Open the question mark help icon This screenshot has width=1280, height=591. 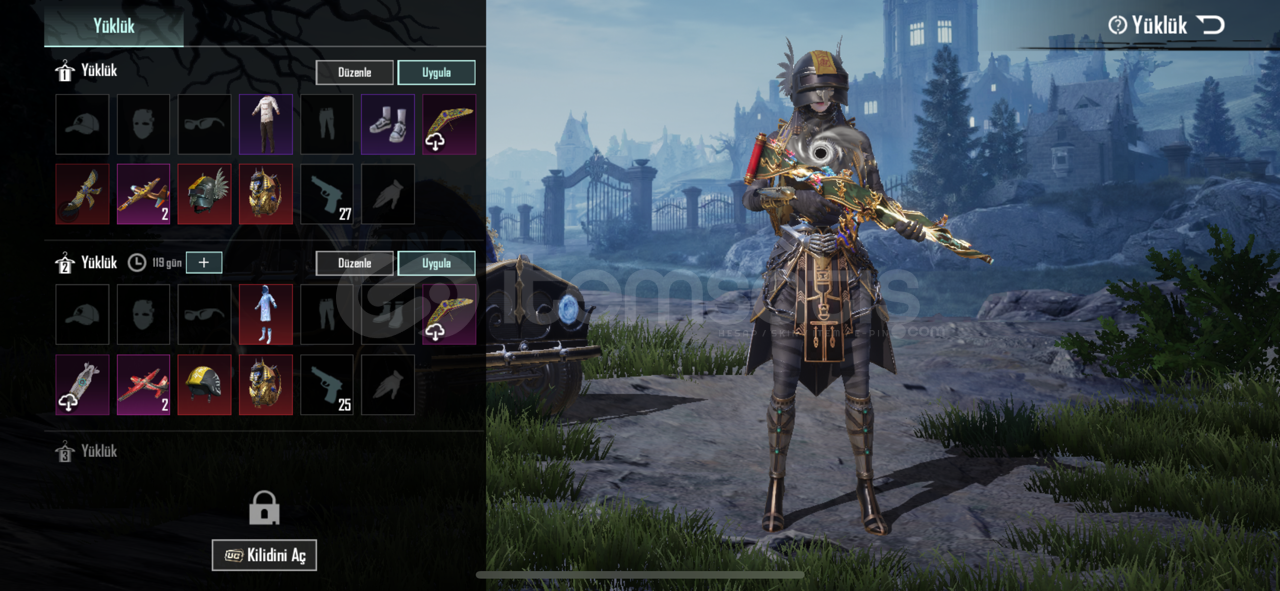[1117, 25]
